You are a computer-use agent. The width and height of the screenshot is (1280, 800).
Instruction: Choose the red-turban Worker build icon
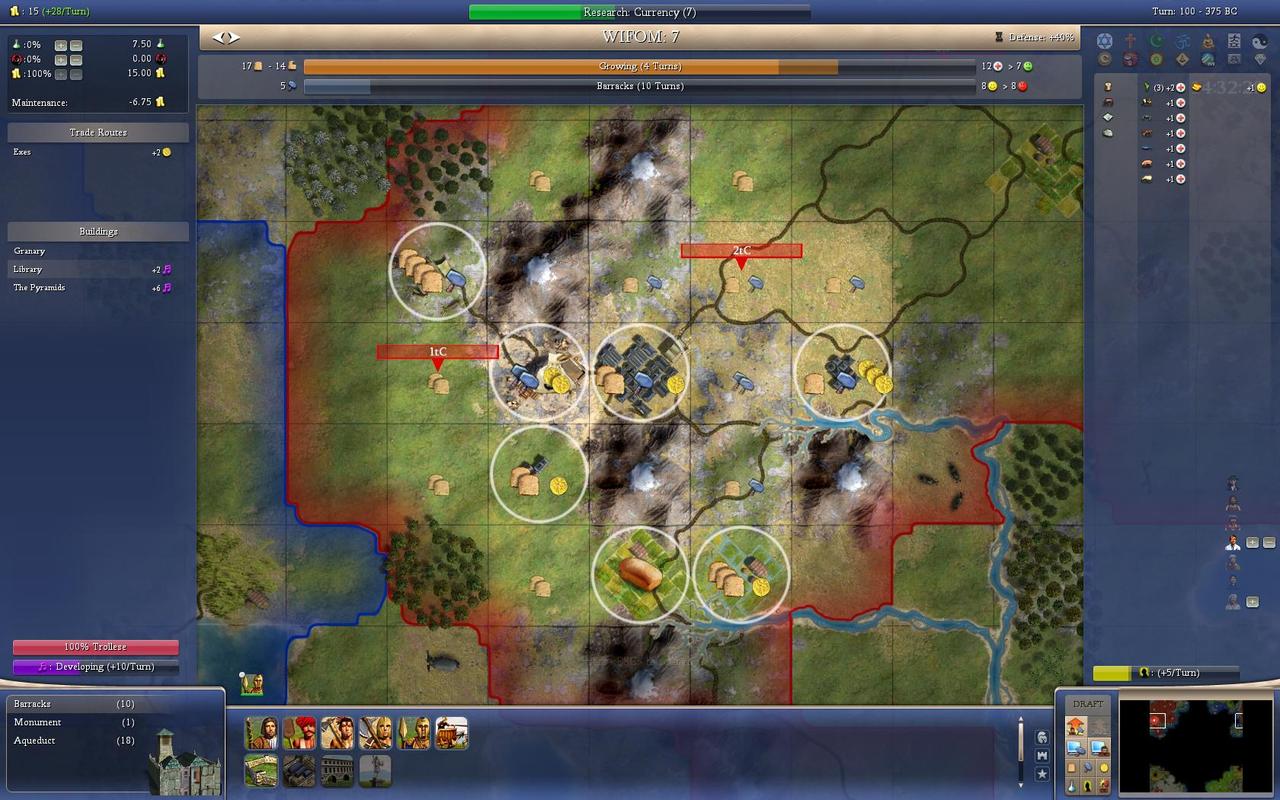299,733
